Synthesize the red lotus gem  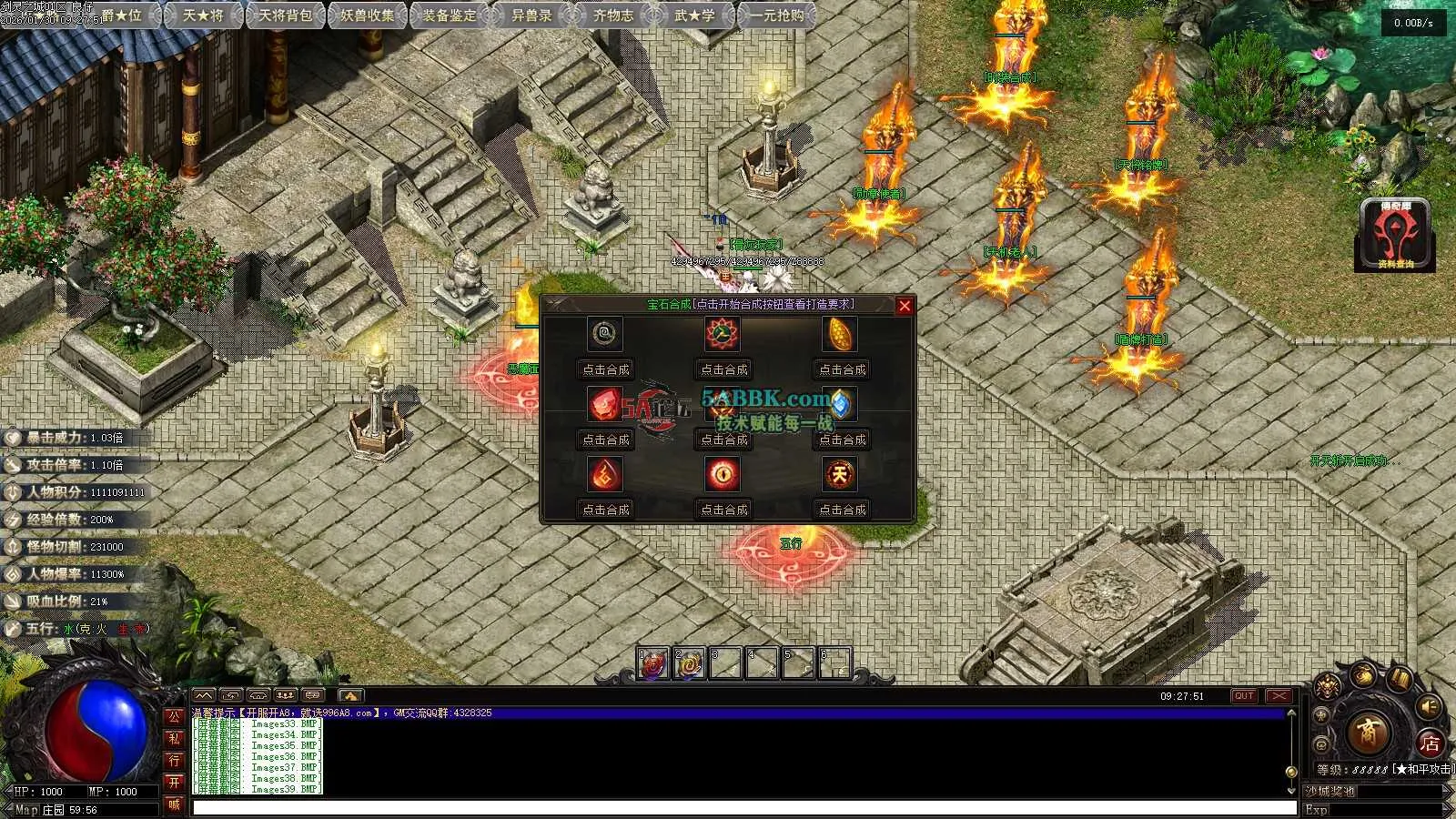click(x=723, y=369)
